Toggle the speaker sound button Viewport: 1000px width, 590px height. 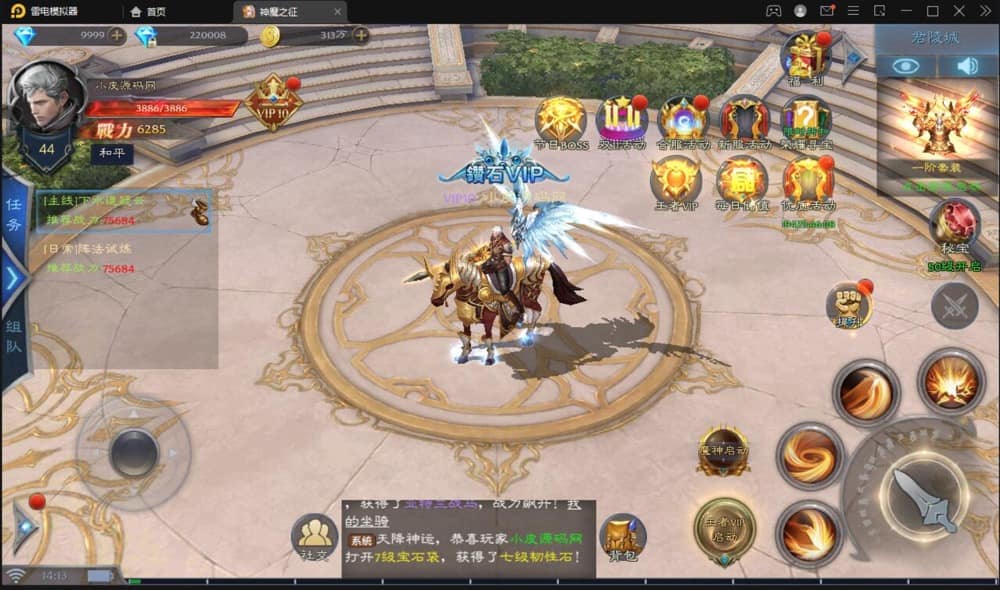click(967, 66)
